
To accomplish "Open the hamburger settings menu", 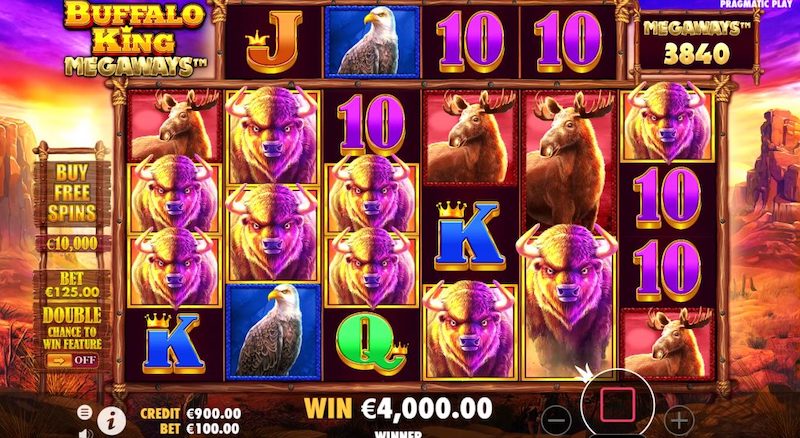I will (x=85, y=412).
